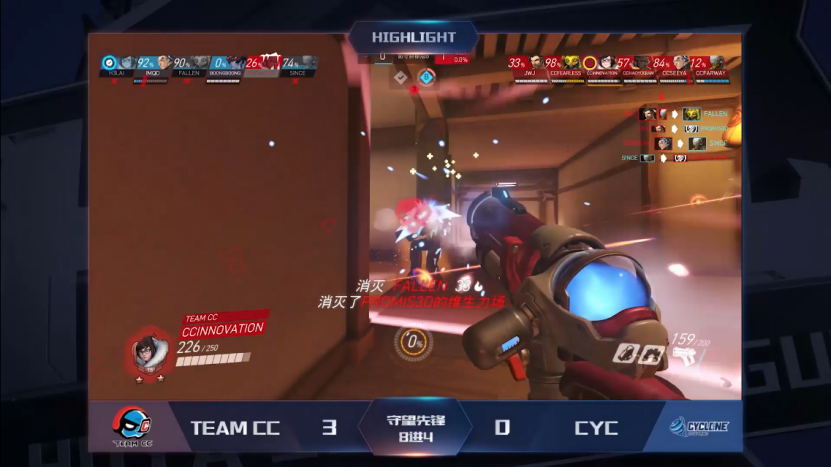This screenshot has width=831, height=467.
Task: Pick SINCE's portrait on the blue team
Action: (x=308, y=63)
